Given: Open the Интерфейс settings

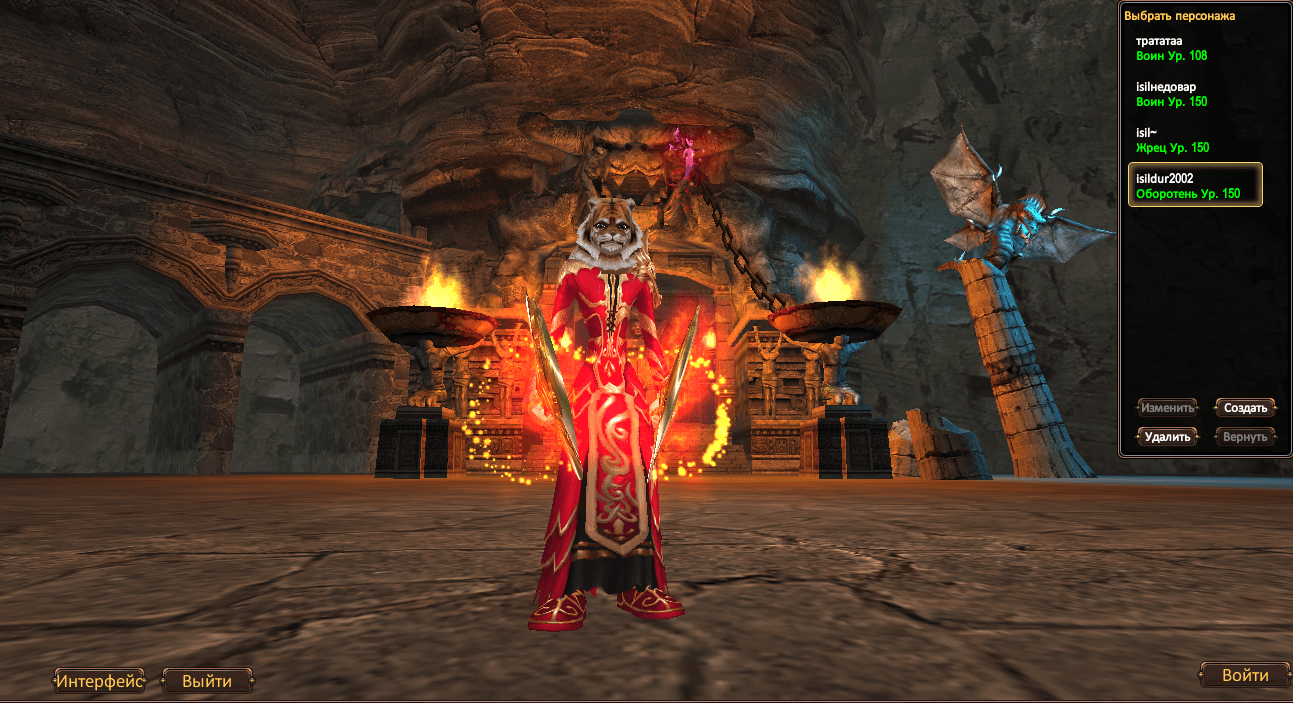Looking at the screenshot, I should tap(99, 682).
